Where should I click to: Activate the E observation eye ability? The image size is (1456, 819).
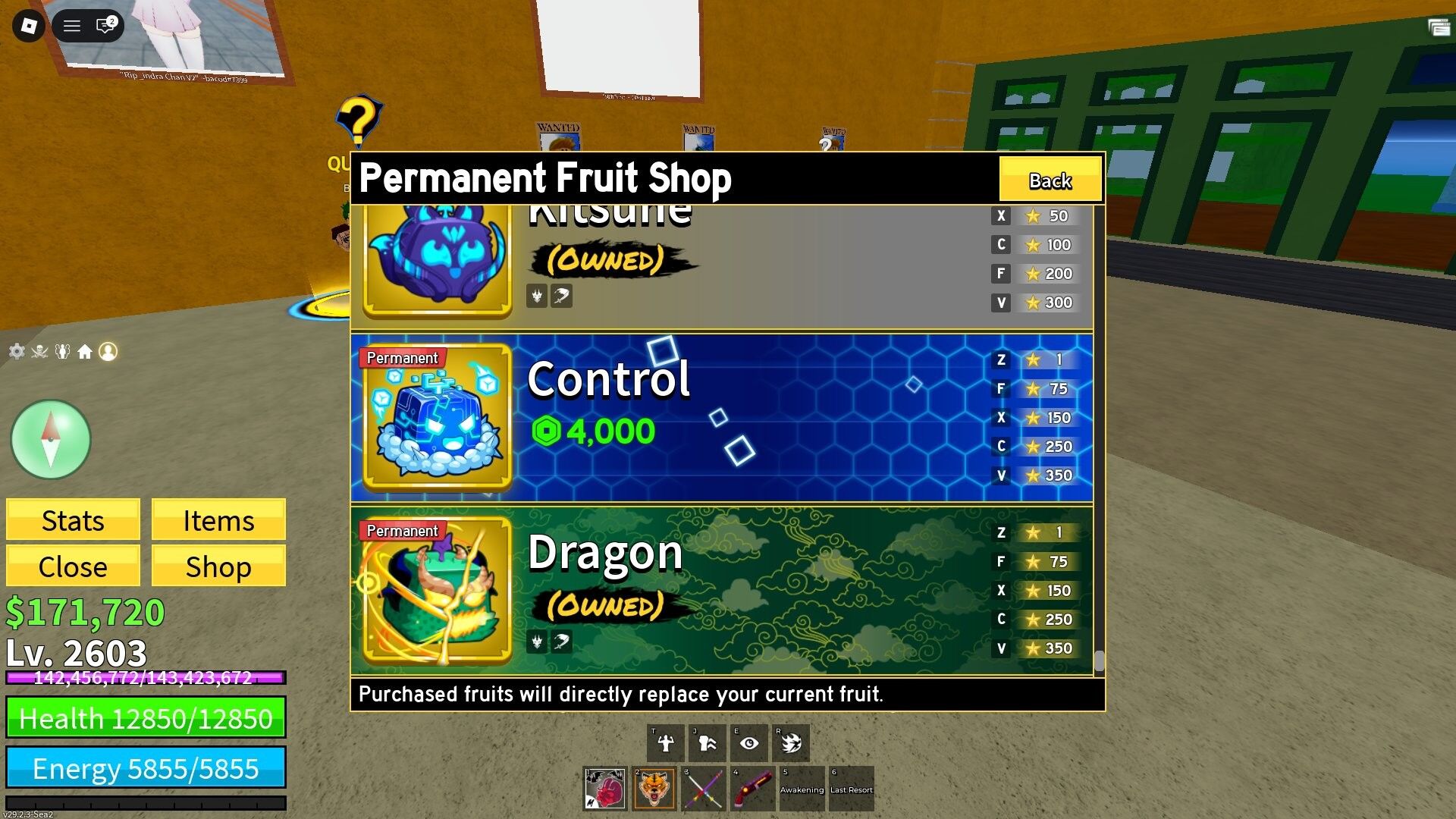point(749,742)
